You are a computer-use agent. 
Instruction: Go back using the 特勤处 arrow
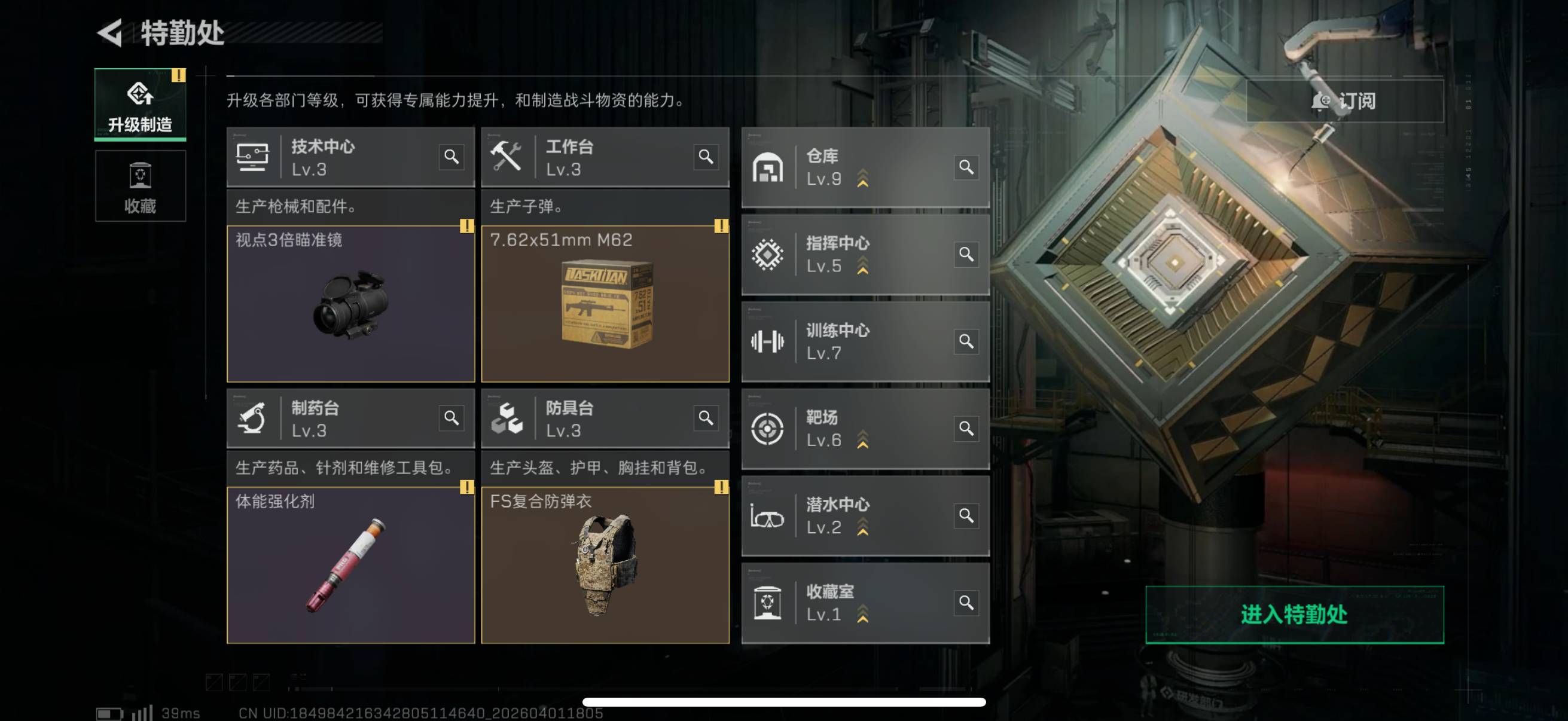(x=111, y=33)
